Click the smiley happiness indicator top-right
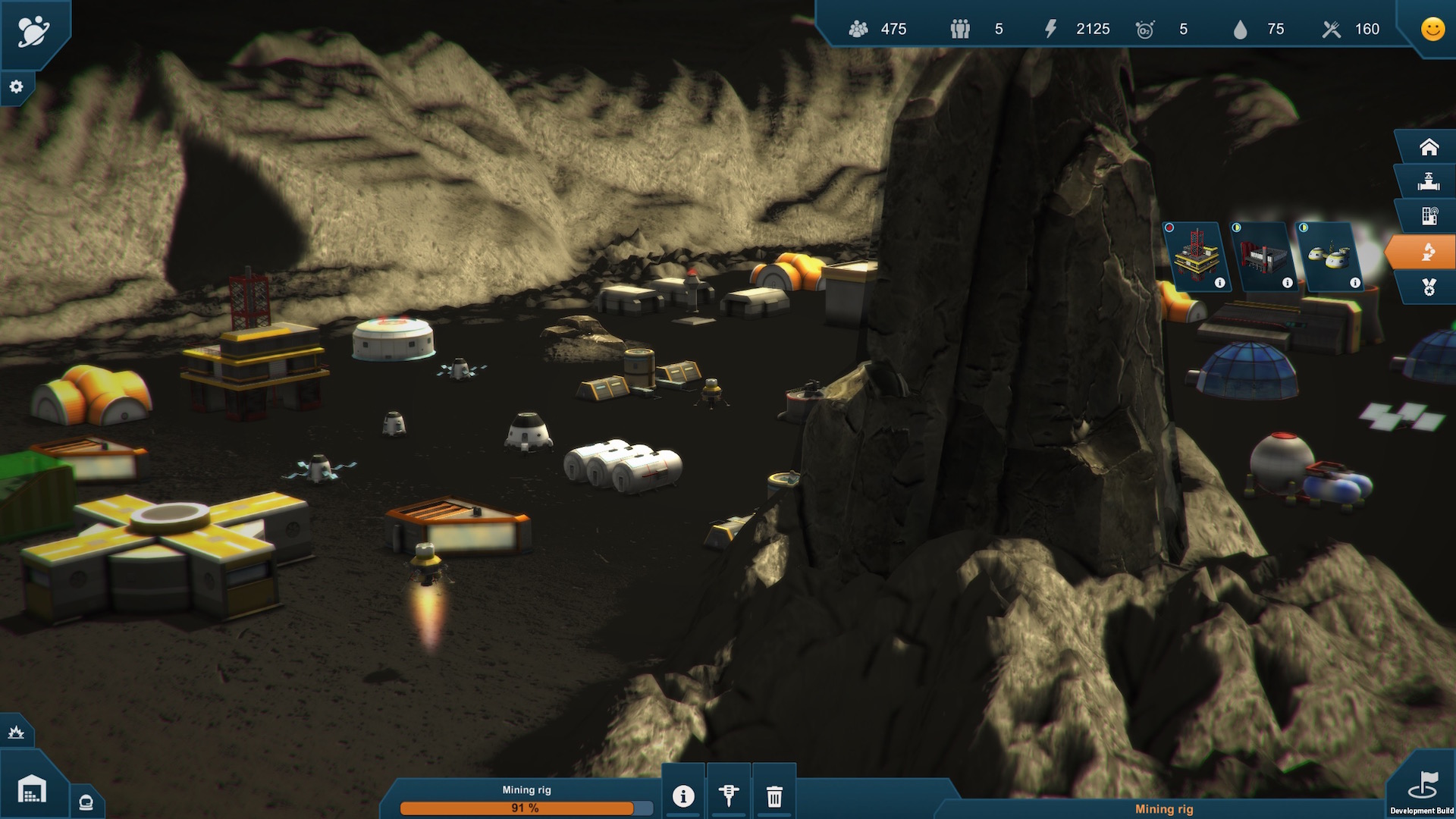The height and width of the screenshot is (819, 1456). click(x=1432, y=29)
